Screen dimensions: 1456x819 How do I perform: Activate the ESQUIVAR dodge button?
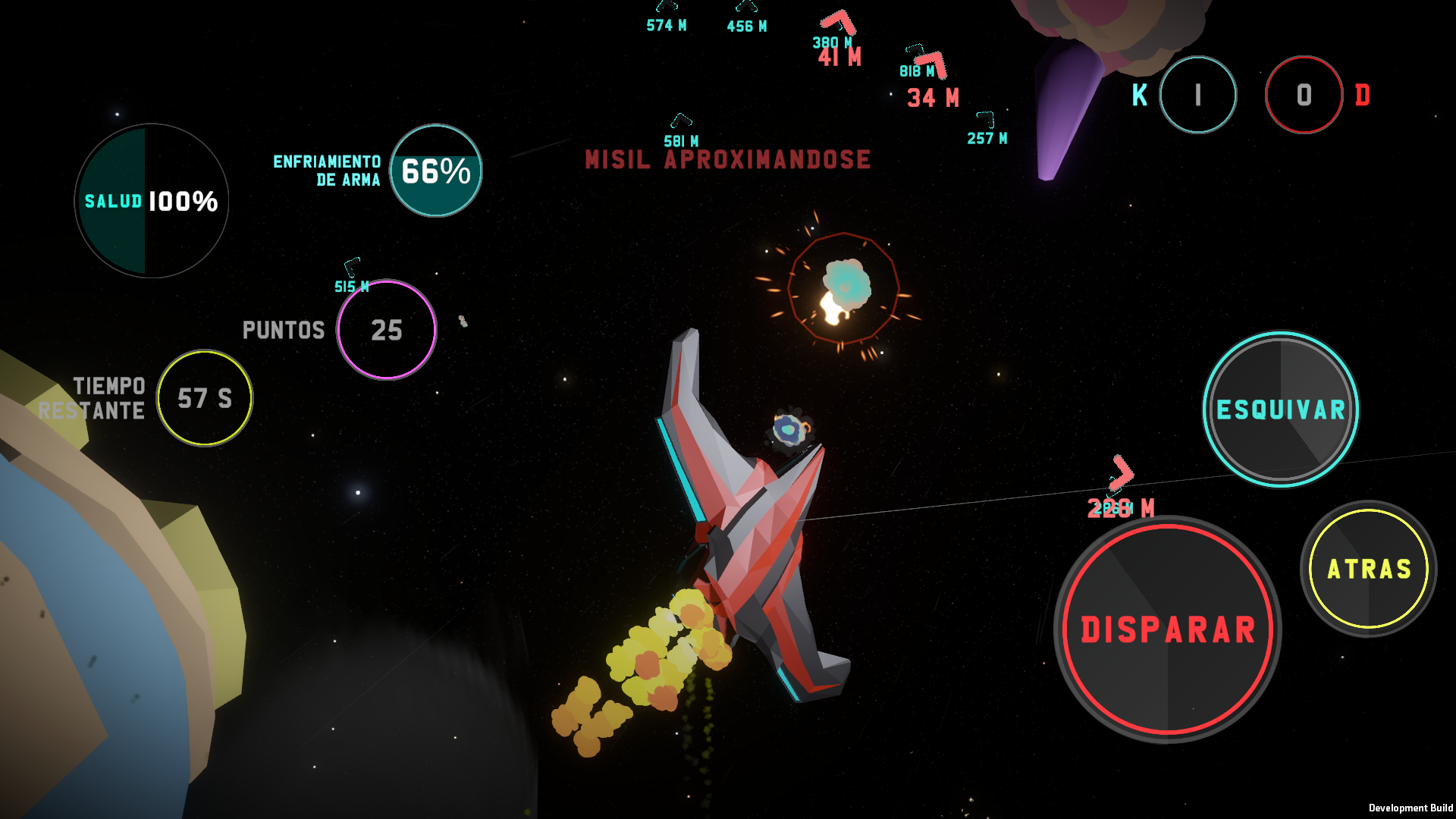[1280, 409]
